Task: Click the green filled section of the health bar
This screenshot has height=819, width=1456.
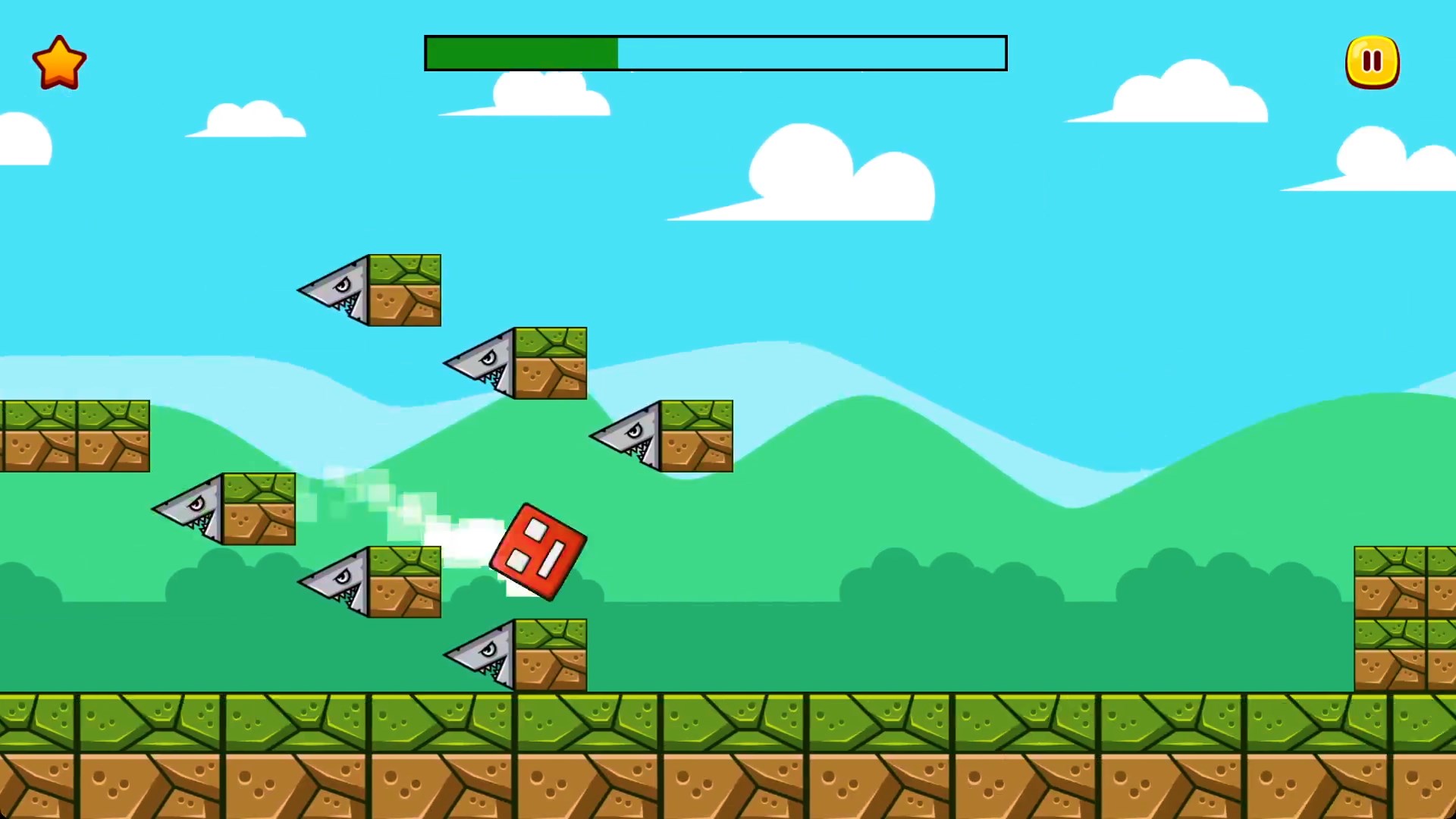Action: (x=522, y=52)
